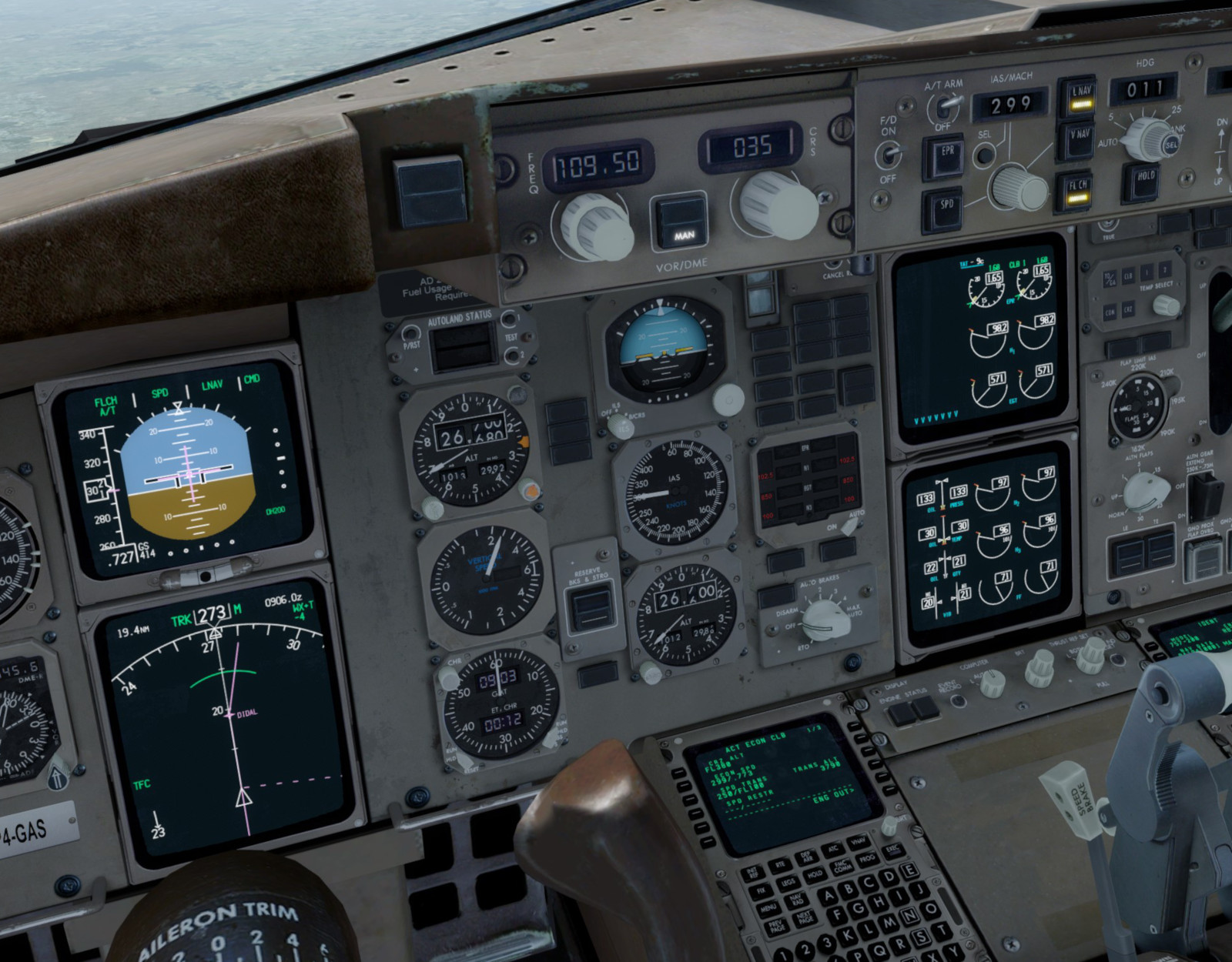Open the FMC DEP ARR page

click(x=806, y=857)
